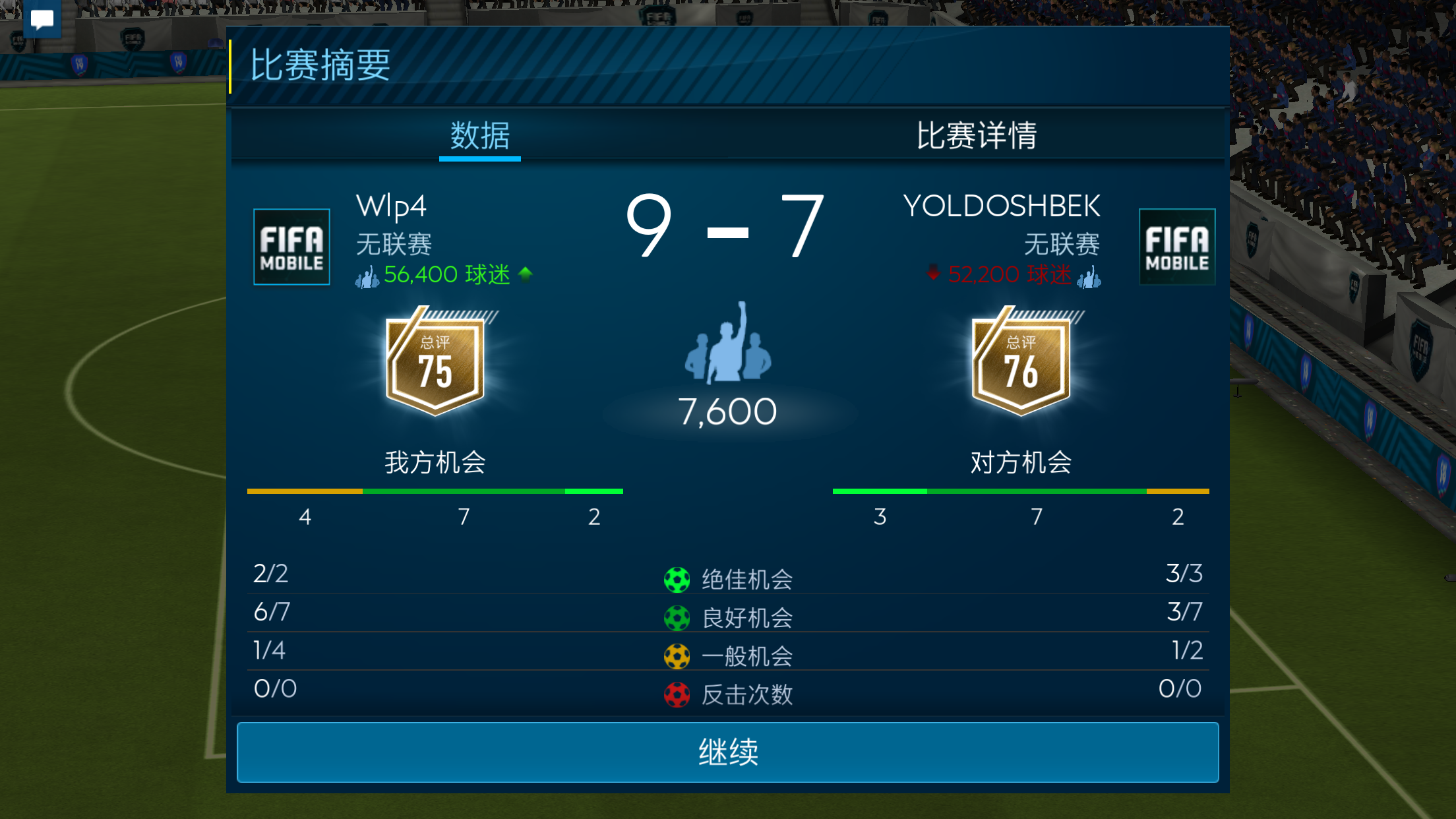Click Wlp4's FIFA Mobile team badge
The height and width of the screenshot is (819, 1456).
click(x=291, y=247)
